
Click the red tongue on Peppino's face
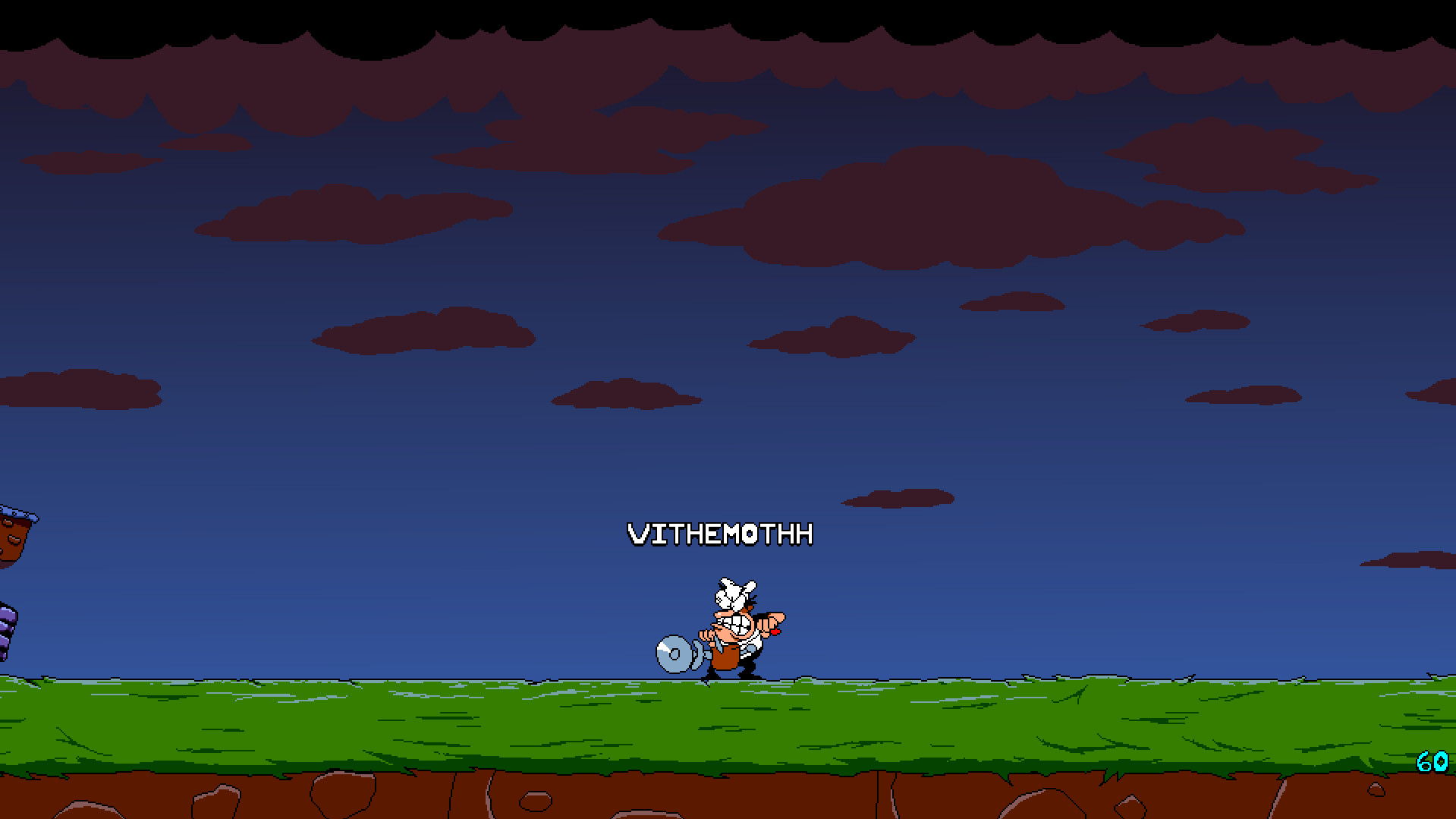(775, 632)
